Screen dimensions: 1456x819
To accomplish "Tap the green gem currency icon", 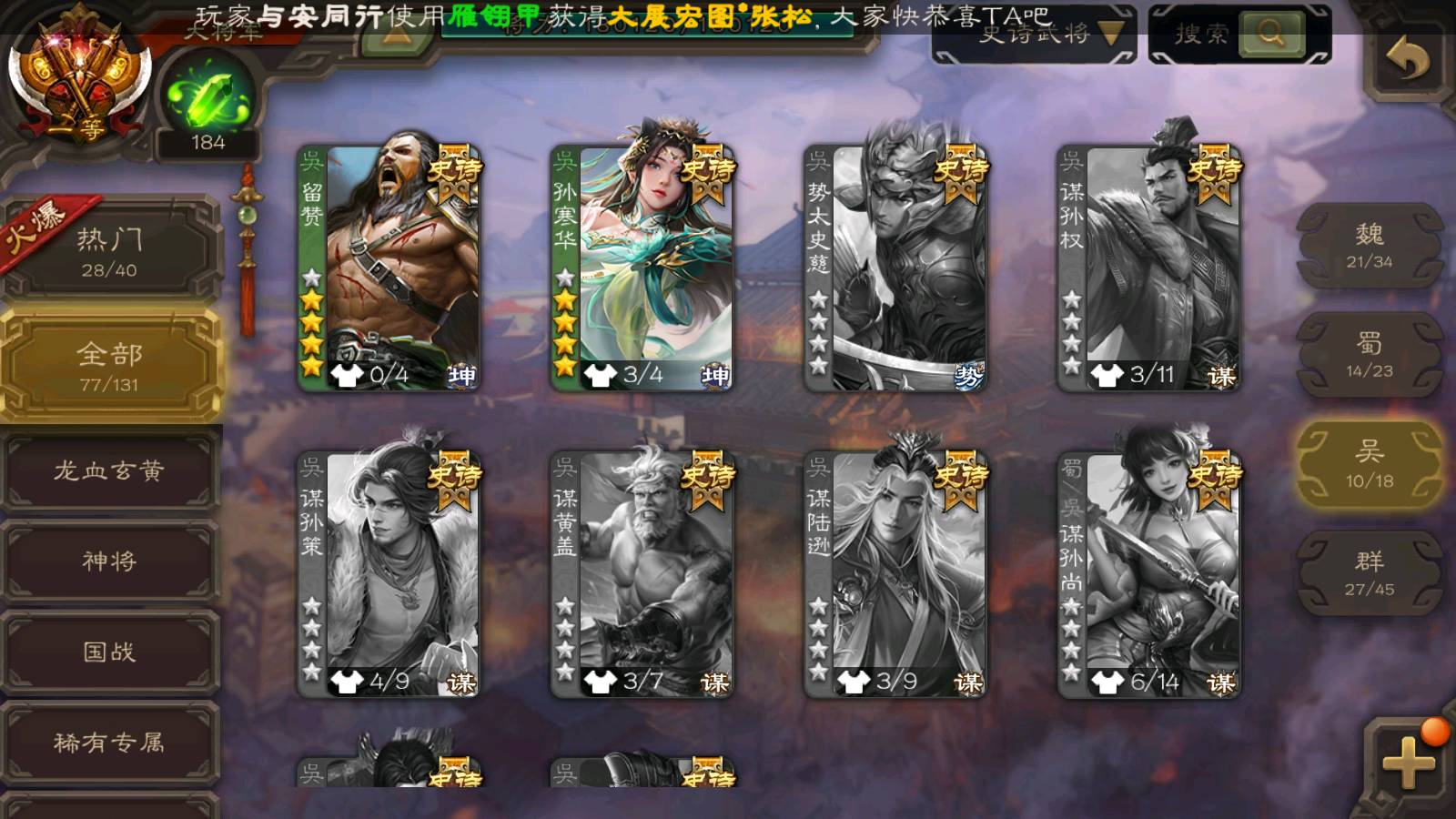I will click(x=208, y=96).
